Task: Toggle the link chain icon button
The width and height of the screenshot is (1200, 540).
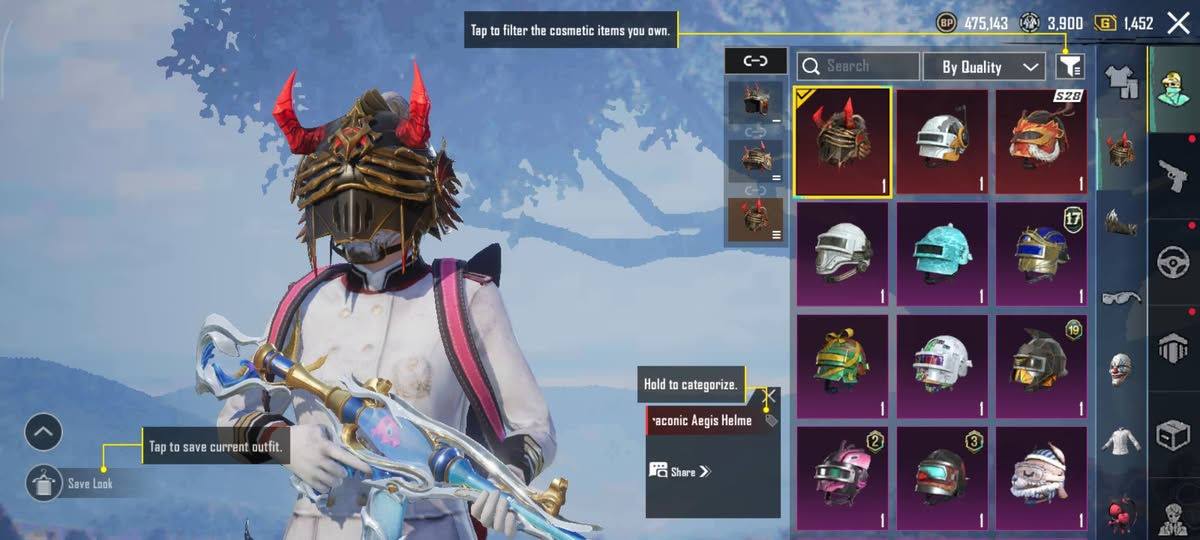Action: pyautogui.click(x=755, y=61)
